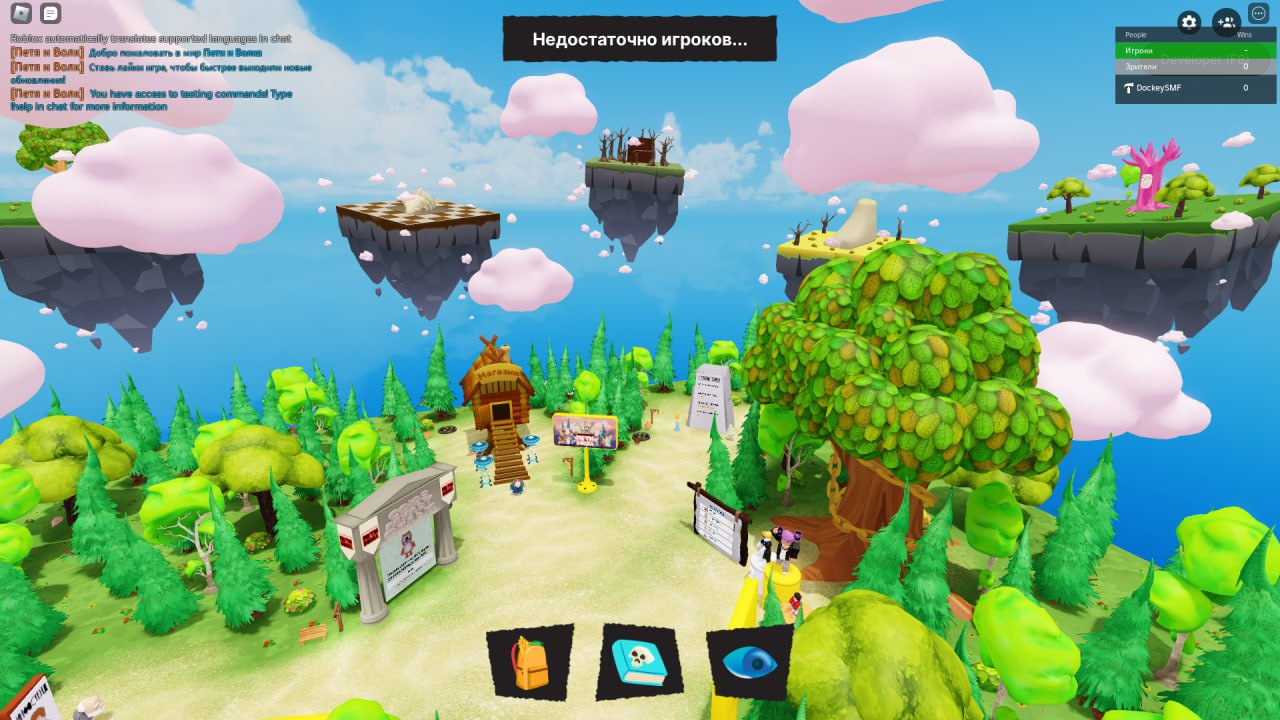1280x720 pixels.
Task: Open the gear settings button
Action: pyautogui.click(x=1189, y=22)
